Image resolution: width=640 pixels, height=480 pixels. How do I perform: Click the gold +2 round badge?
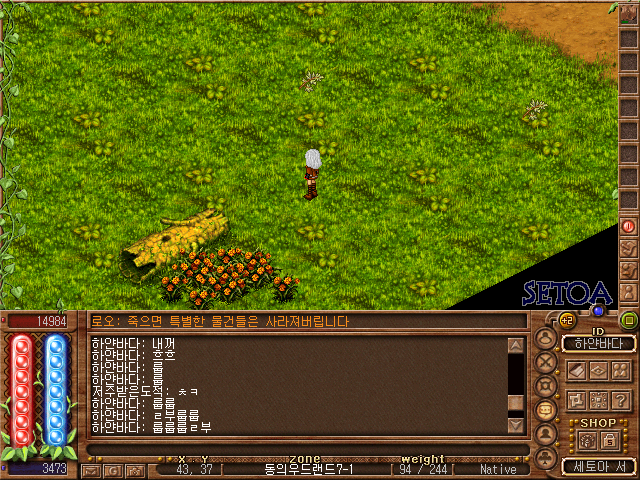coord(565,320)
